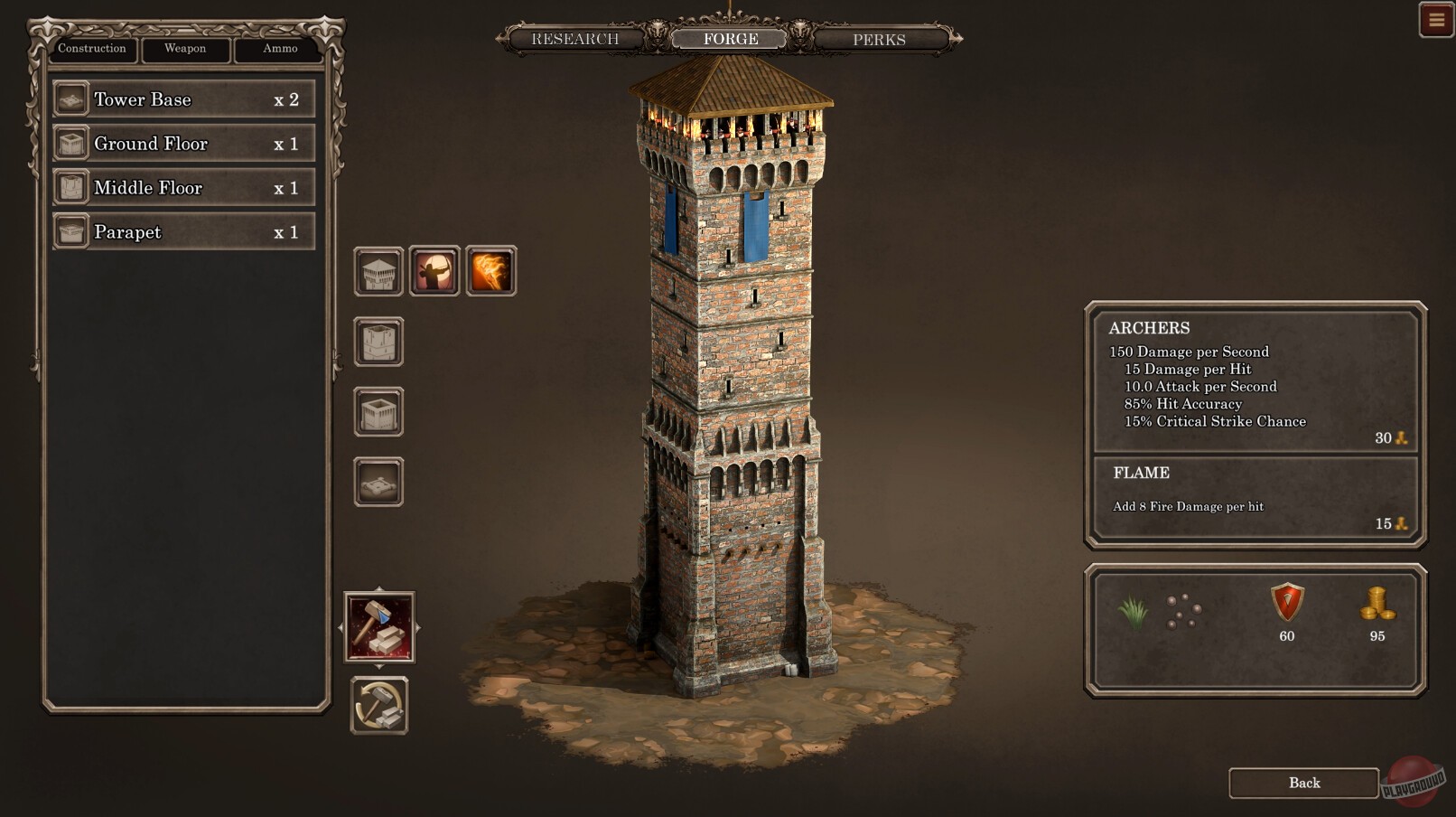Click the Parapet tower-top icon

click(x=377, y=272)
